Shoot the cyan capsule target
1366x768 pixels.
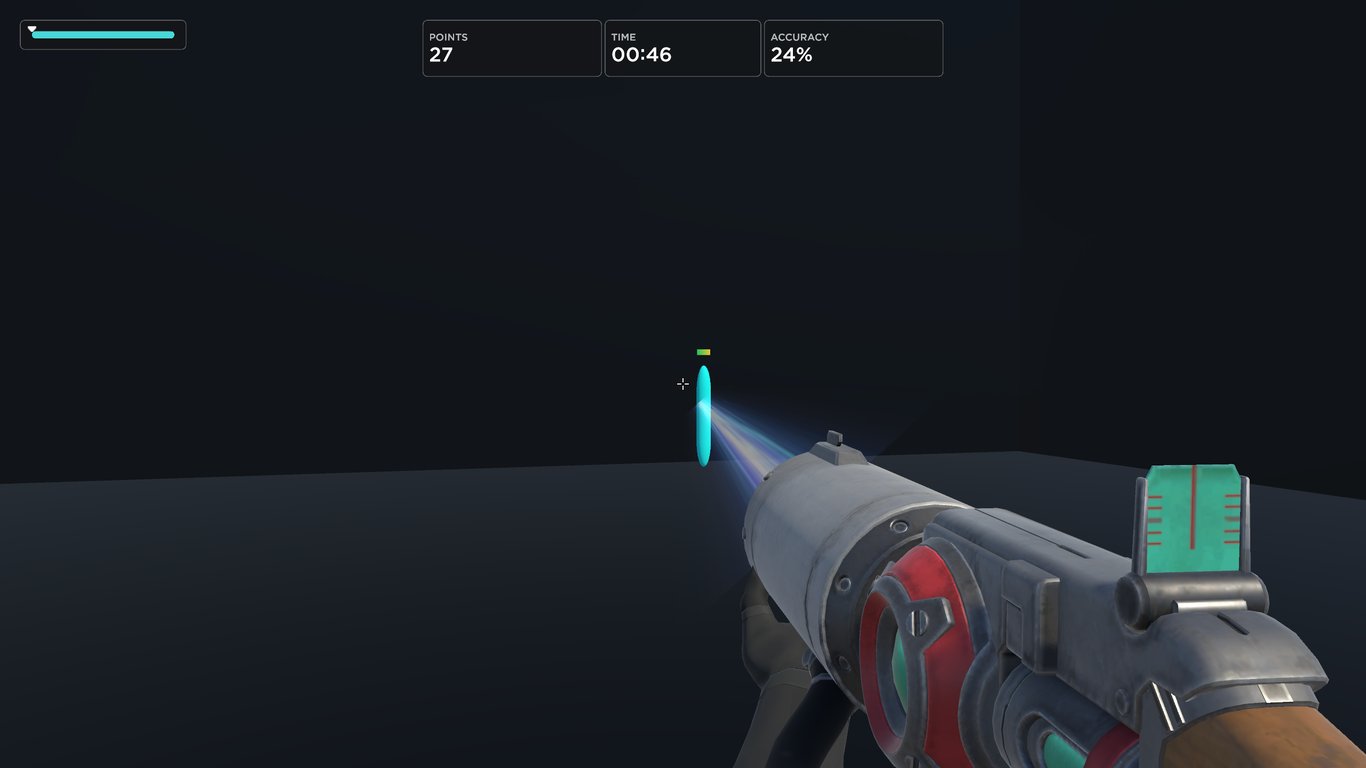[x=703, y=413]
